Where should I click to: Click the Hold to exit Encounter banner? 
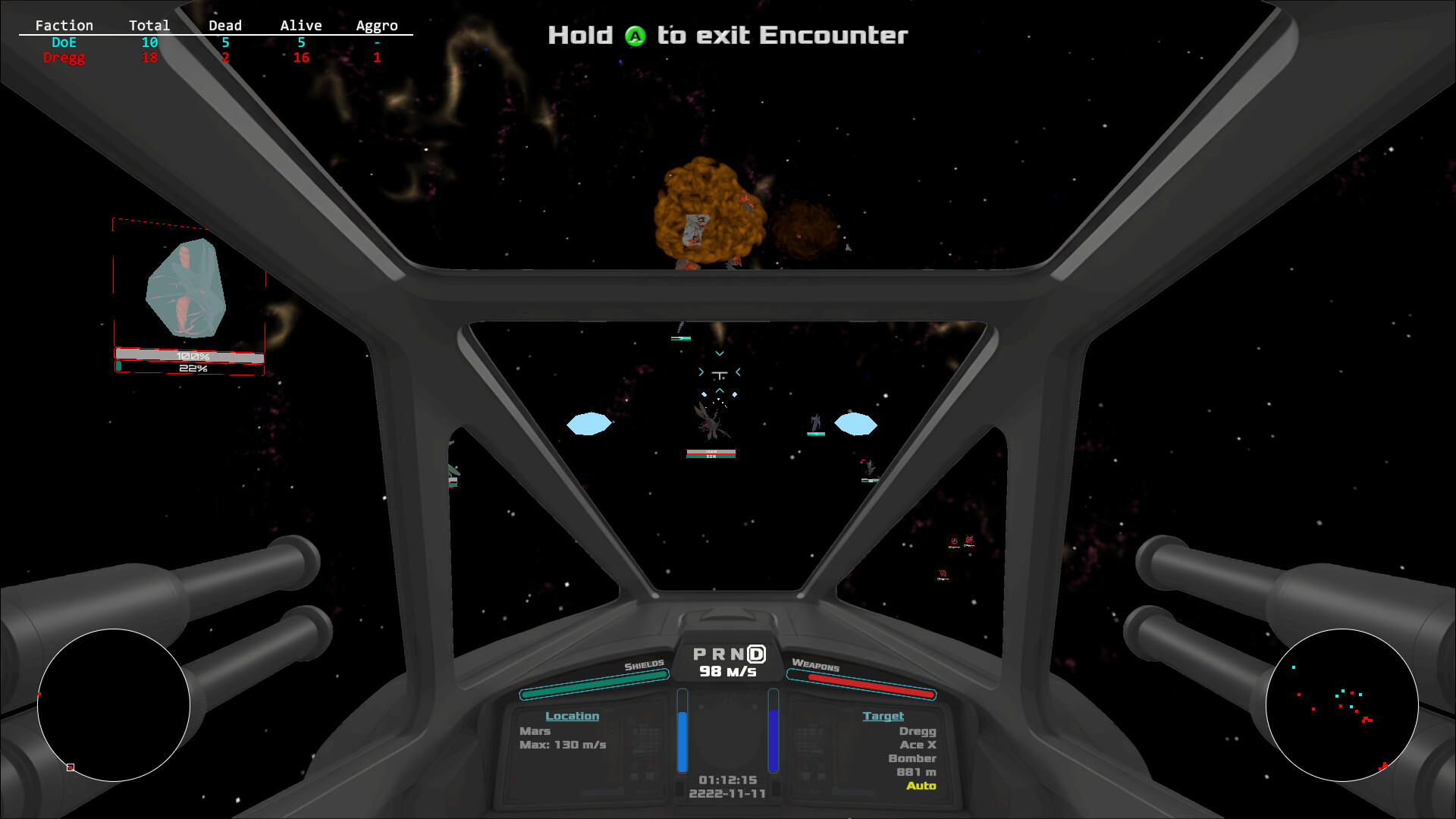pos(726,35)
